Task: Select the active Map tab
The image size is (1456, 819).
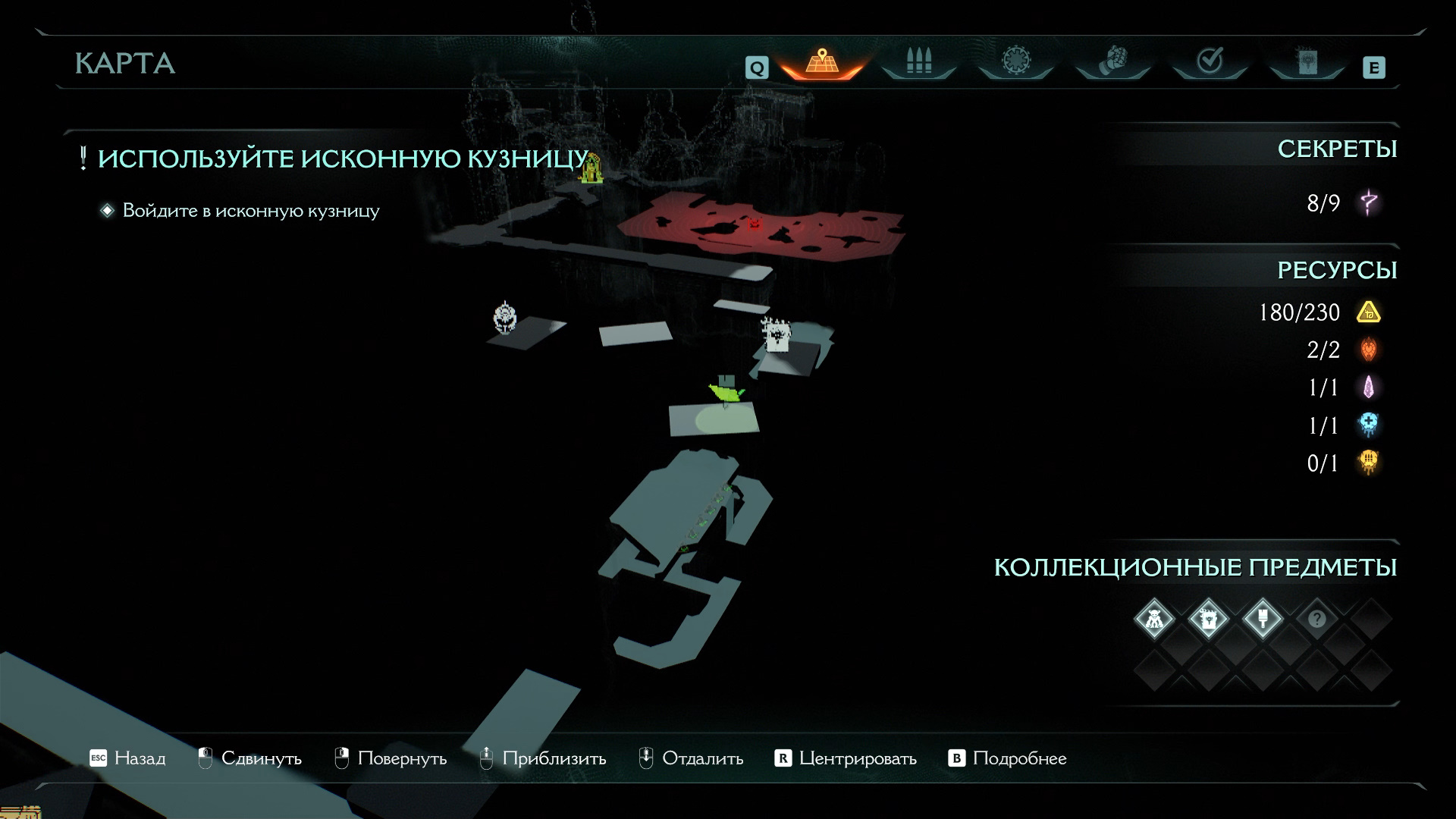Action: click(821, 62)
